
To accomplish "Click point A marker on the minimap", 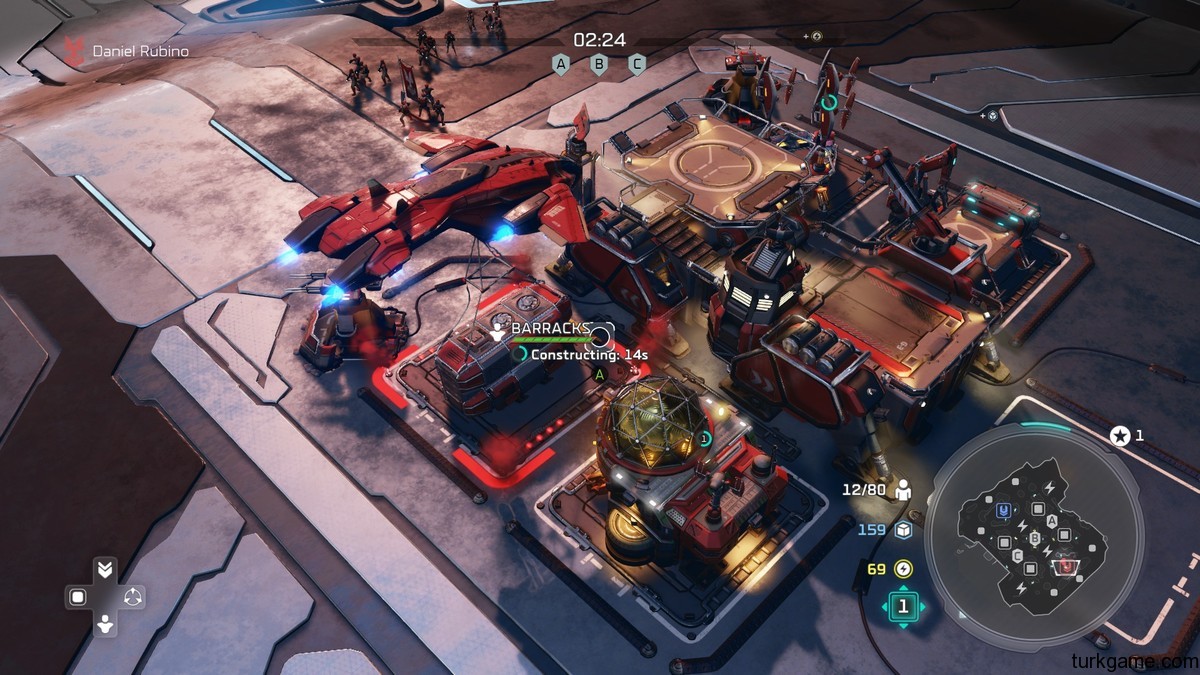I will coord(1052,520).
